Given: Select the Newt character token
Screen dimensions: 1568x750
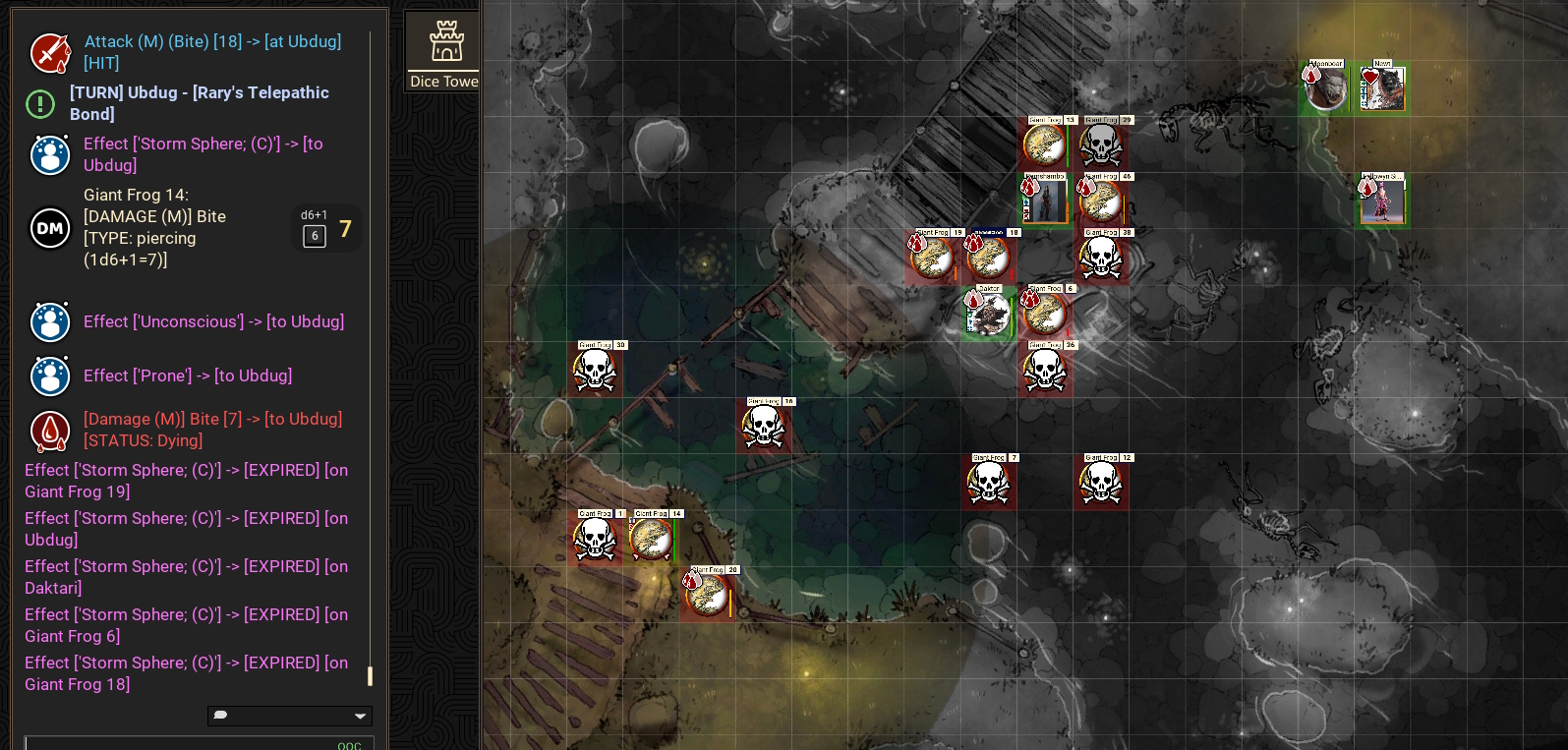Looking at the screenshot, I should (x=1382, y=89).
